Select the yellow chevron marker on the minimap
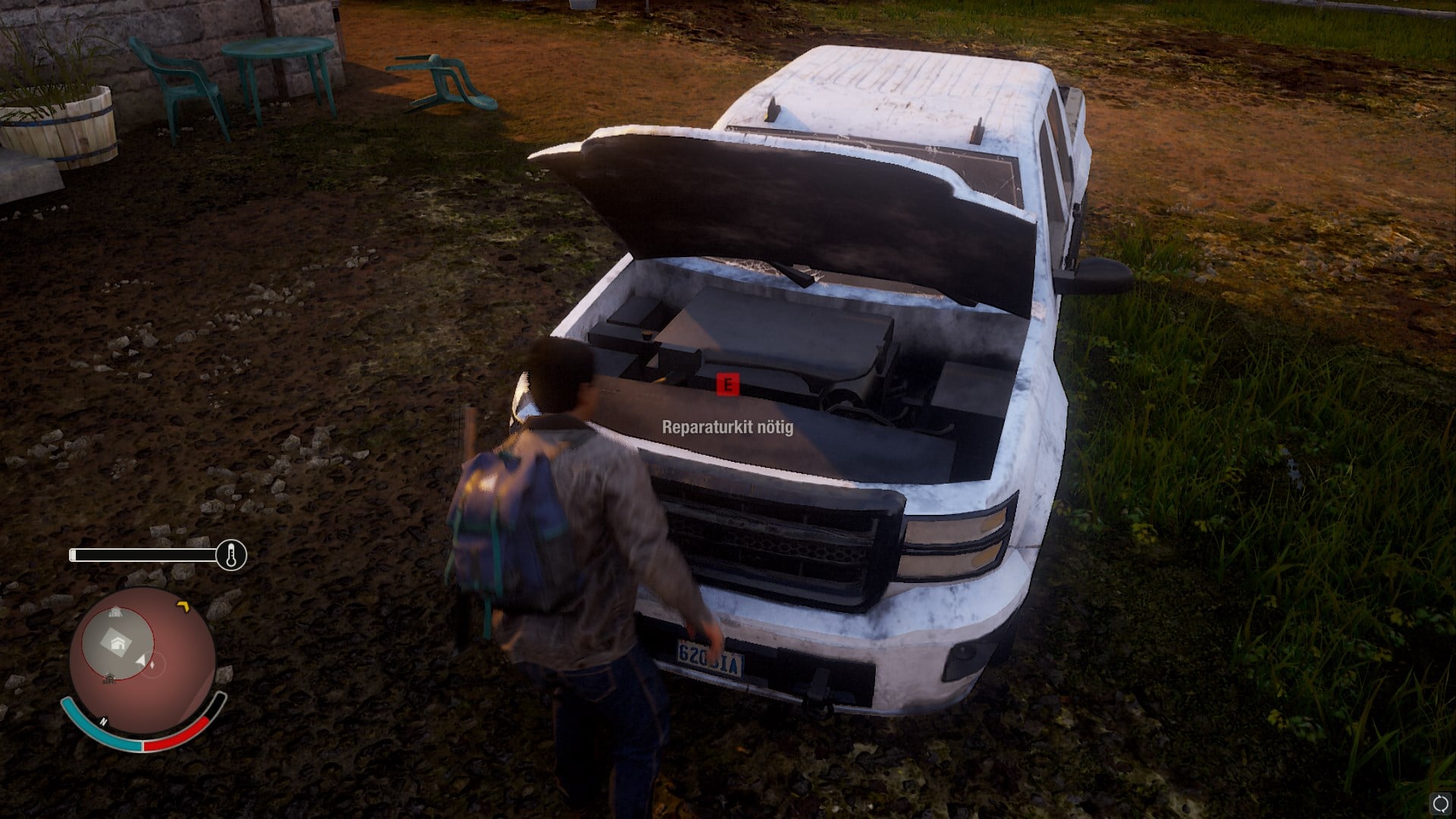The width and height of the screenshot is (1456, 819). click(x=182, y=605)
